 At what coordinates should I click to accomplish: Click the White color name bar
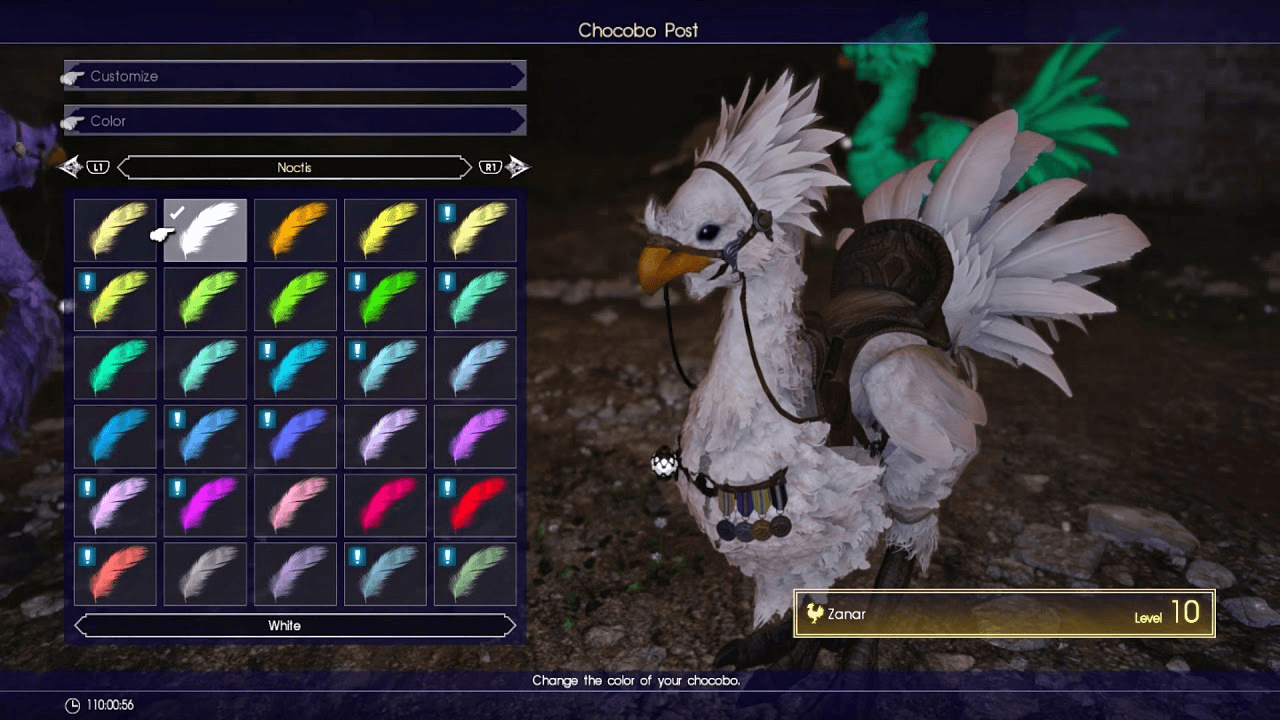click(295, 626)
